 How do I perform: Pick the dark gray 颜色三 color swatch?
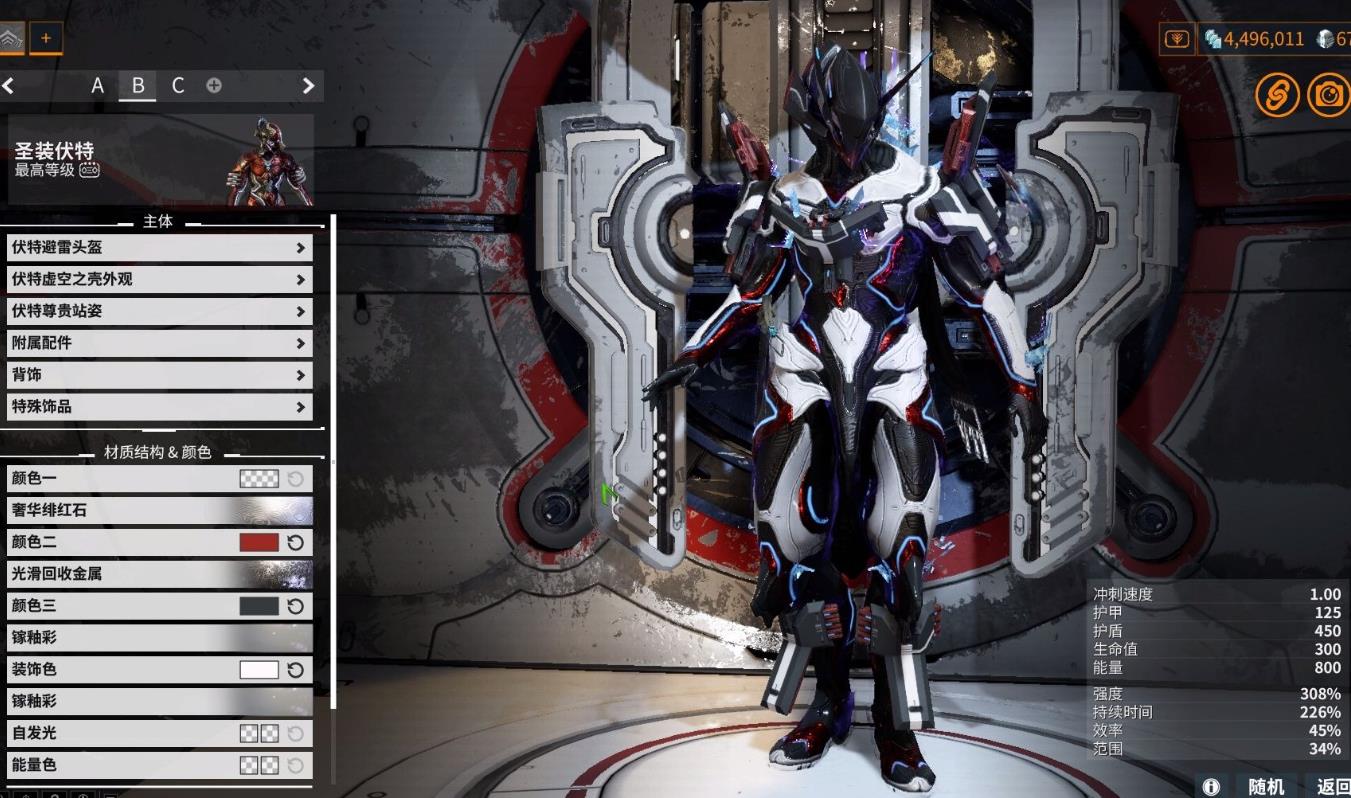click(x=259, y=606)
